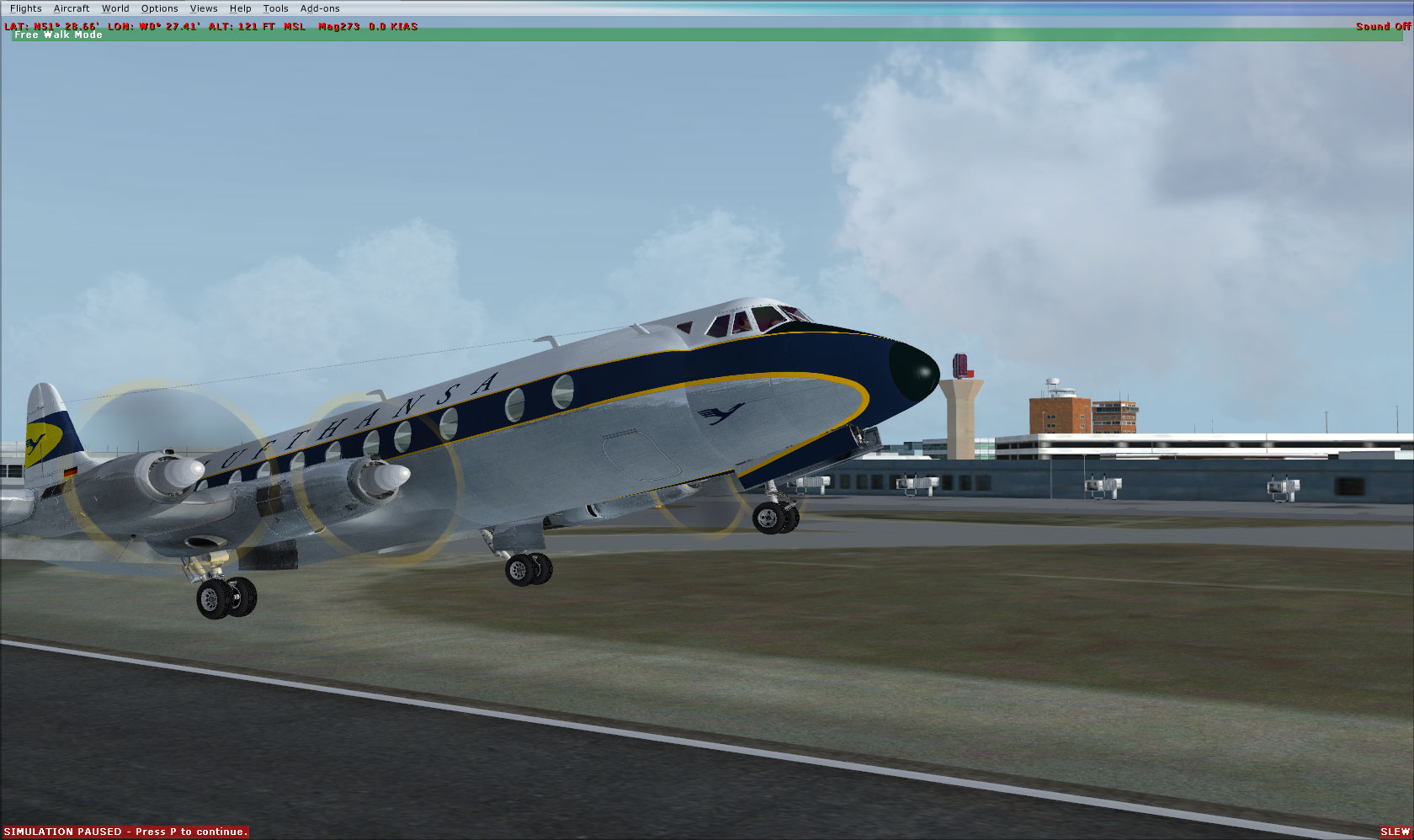Click the Free Walk Mode label
This screenshot has height=840, width=1414.
57,35
